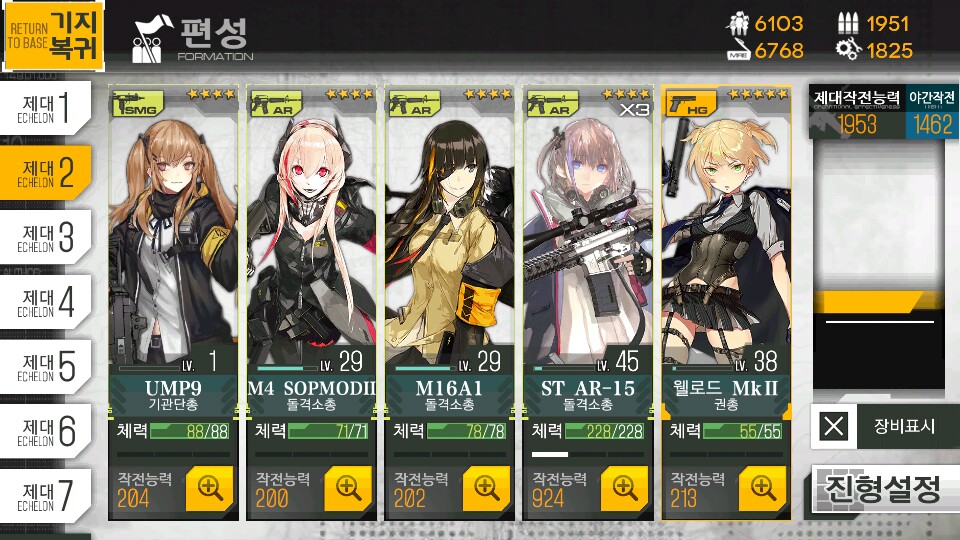
Task: Go to Echelon 7 tab
Action: (x=50, y=495)
